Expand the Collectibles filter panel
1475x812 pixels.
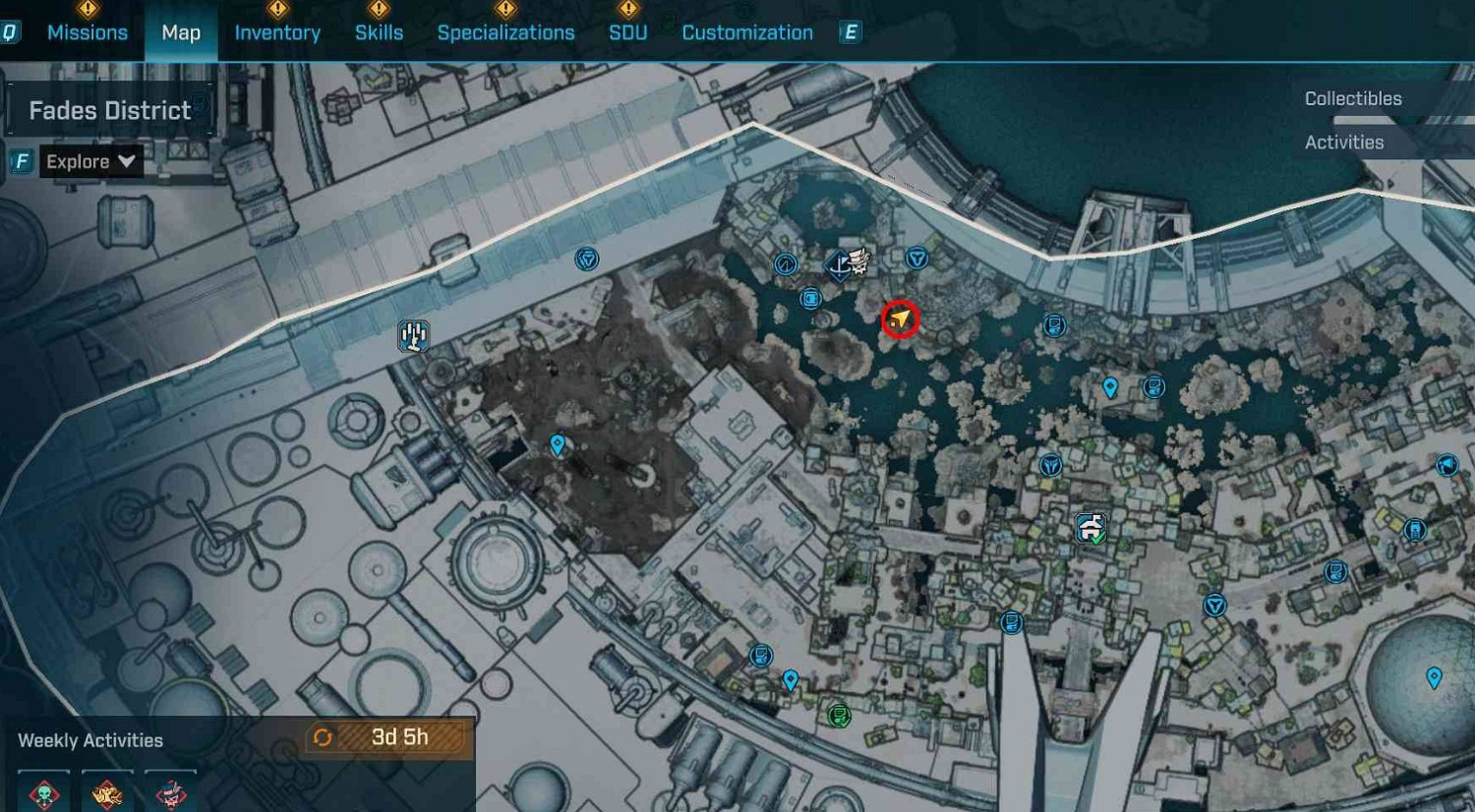click(1353, 98)
